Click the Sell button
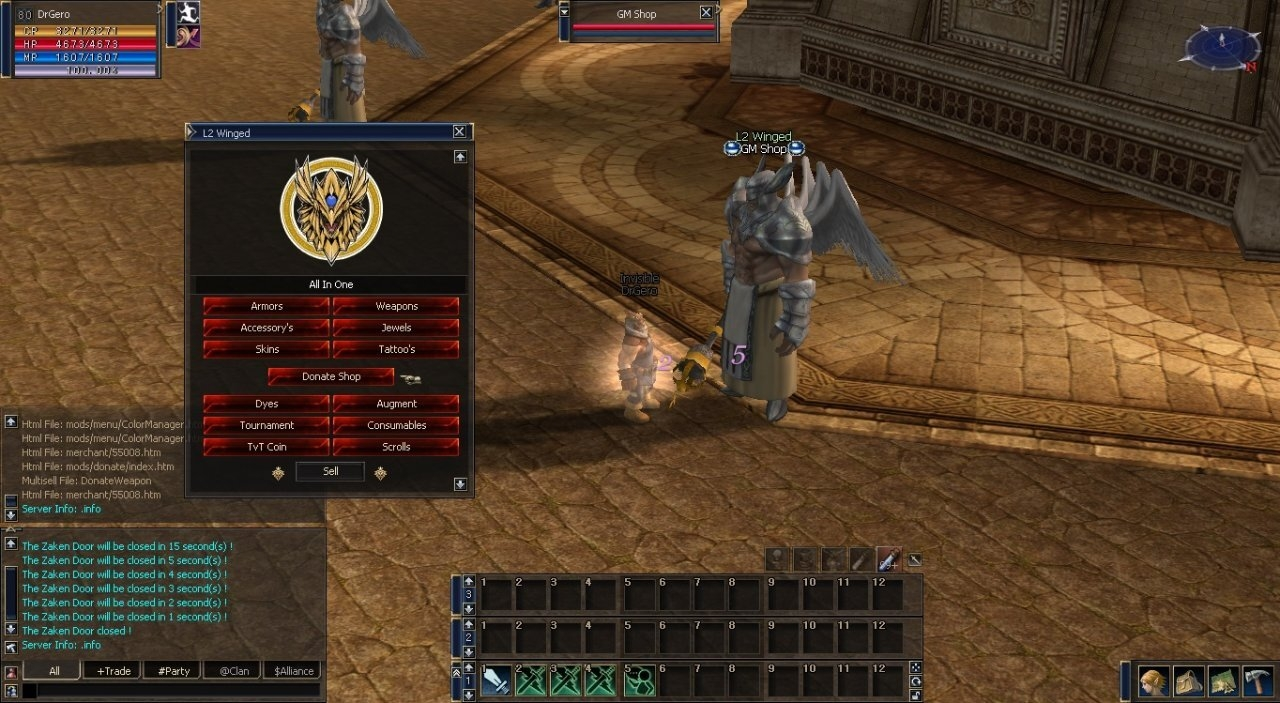 [x=330, y=472]
